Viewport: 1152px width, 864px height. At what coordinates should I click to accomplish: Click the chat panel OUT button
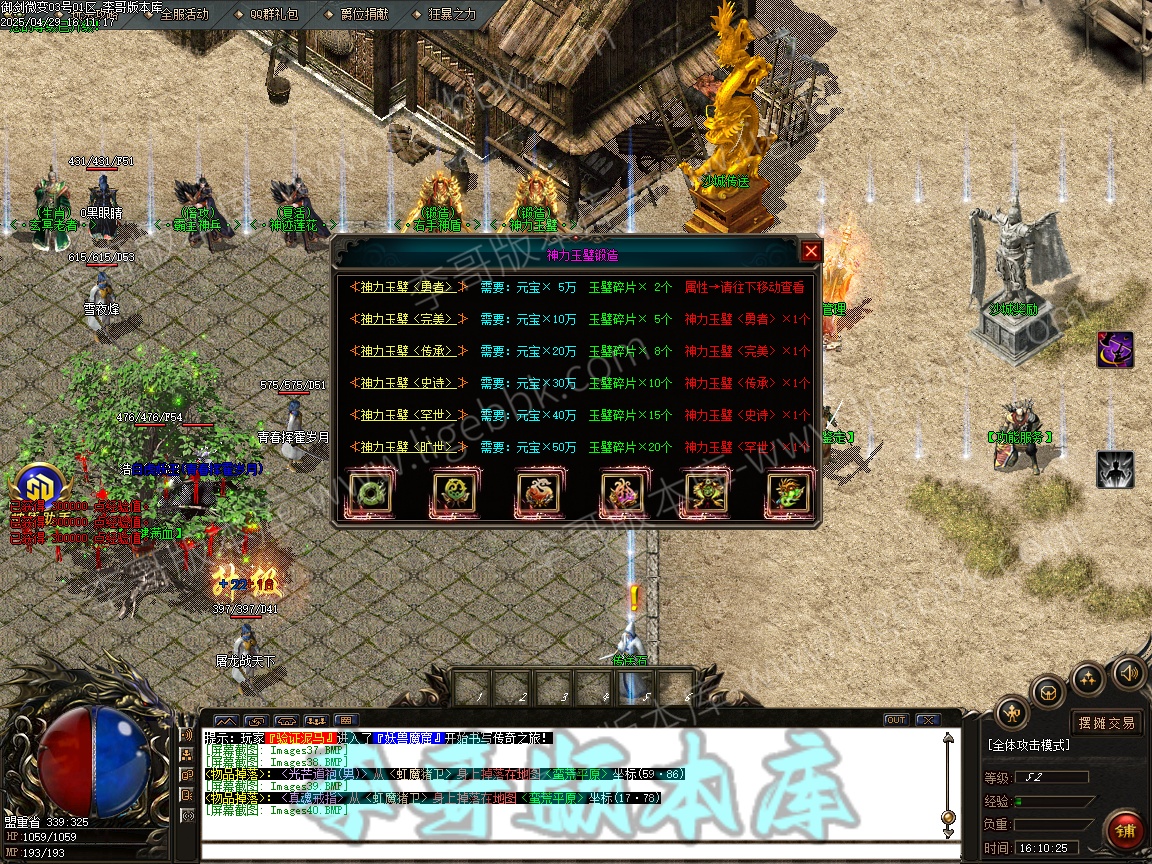pos(896,719)
